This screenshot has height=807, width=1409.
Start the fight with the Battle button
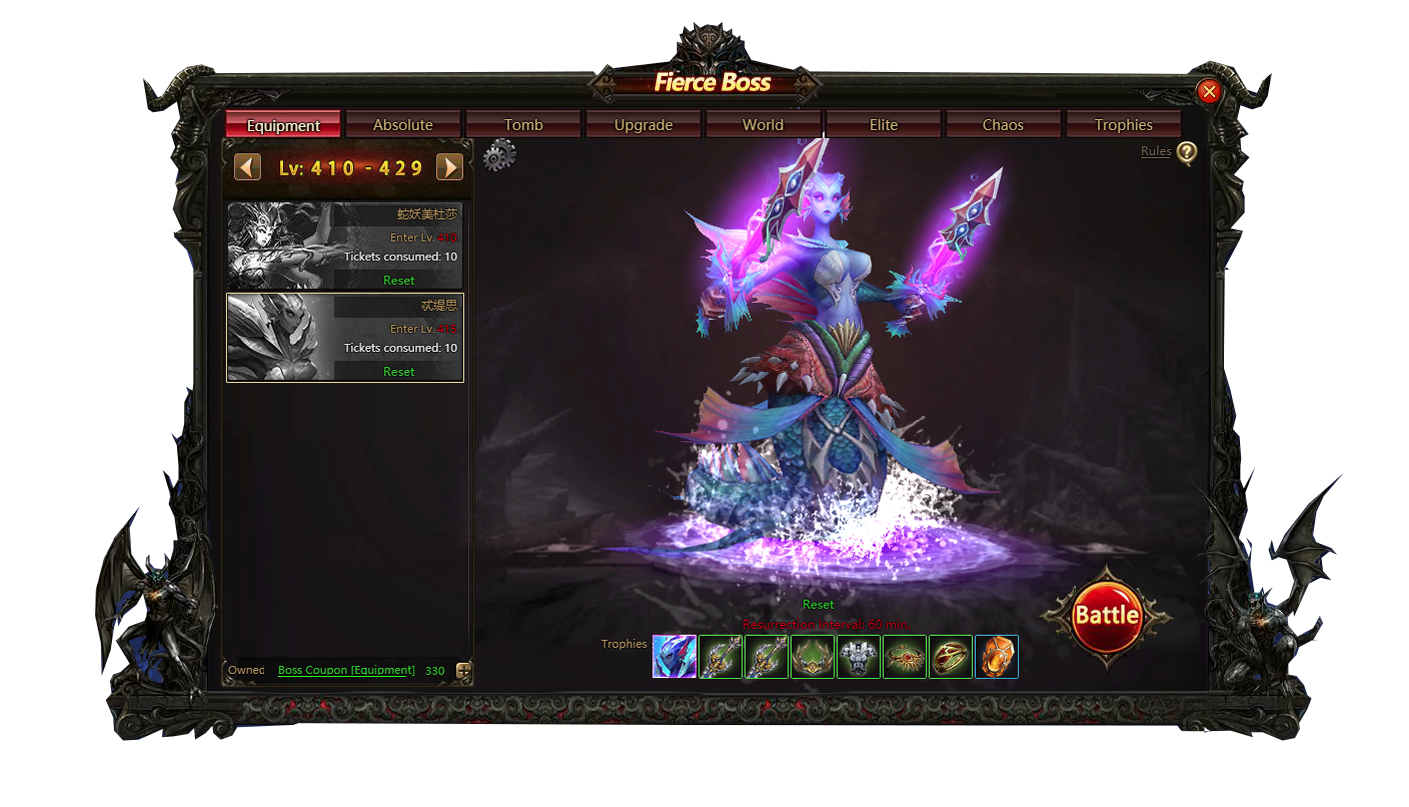tap(1106, 615)
